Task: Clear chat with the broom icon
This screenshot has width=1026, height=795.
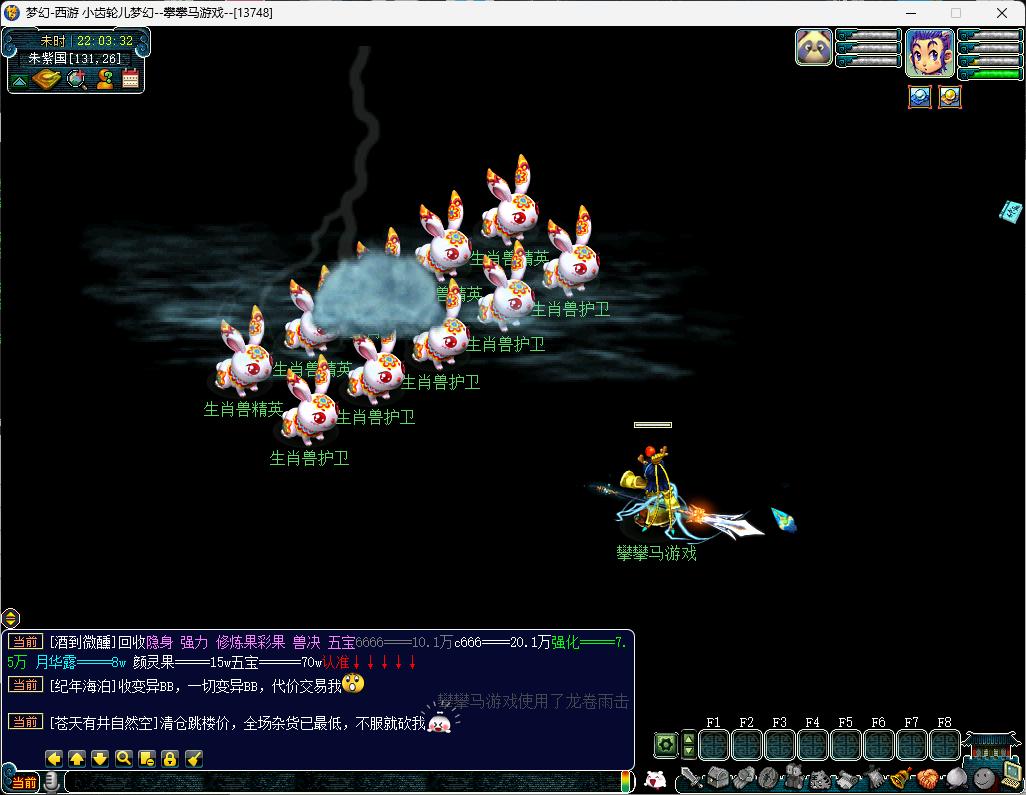Action: 194,758
